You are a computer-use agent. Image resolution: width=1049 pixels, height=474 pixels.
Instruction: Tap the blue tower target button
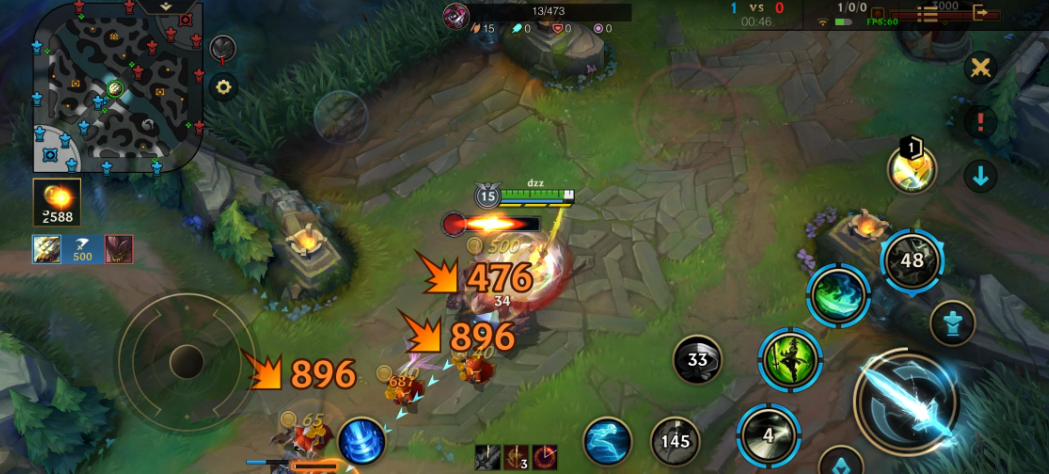(952, 322)
